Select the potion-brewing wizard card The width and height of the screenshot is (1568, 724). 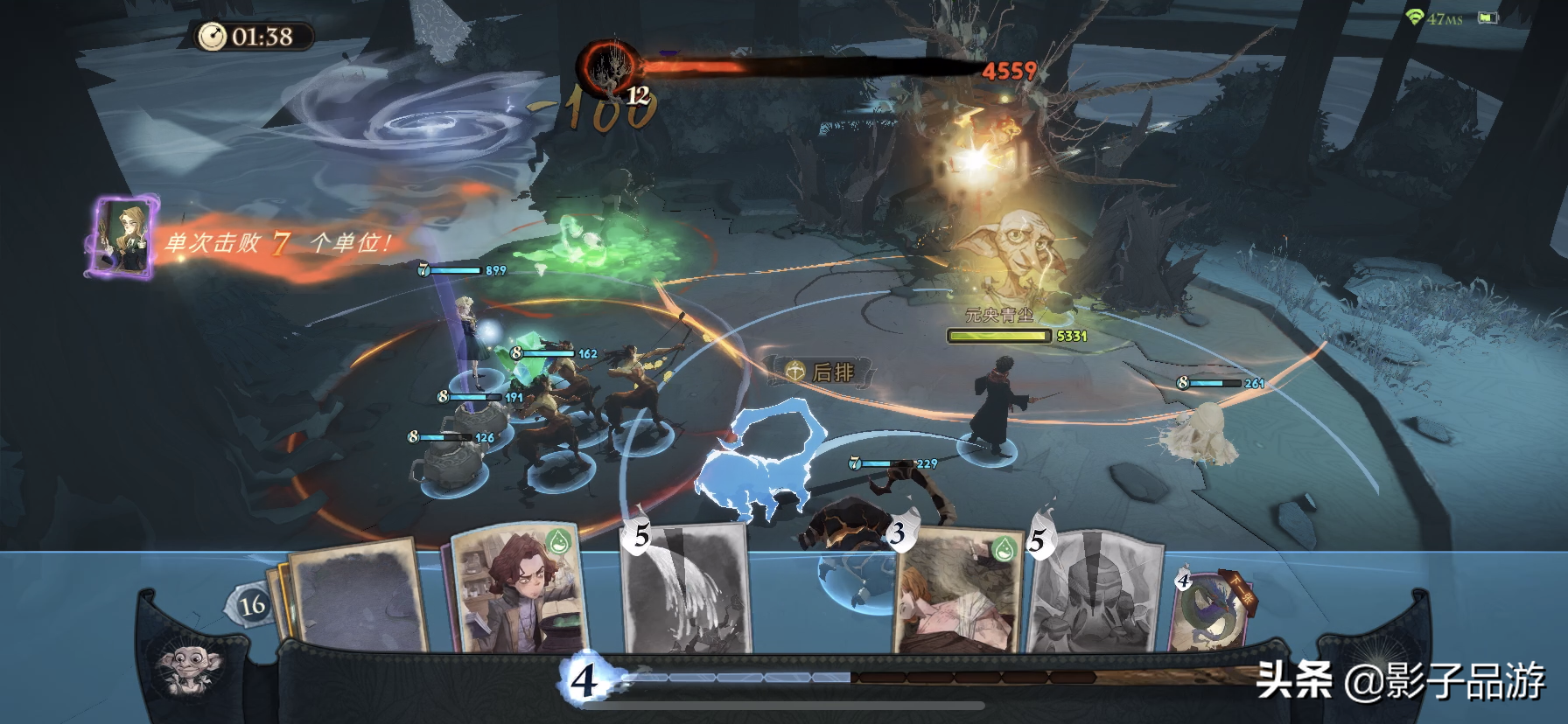pyautogui.click(x=516, y=590)
